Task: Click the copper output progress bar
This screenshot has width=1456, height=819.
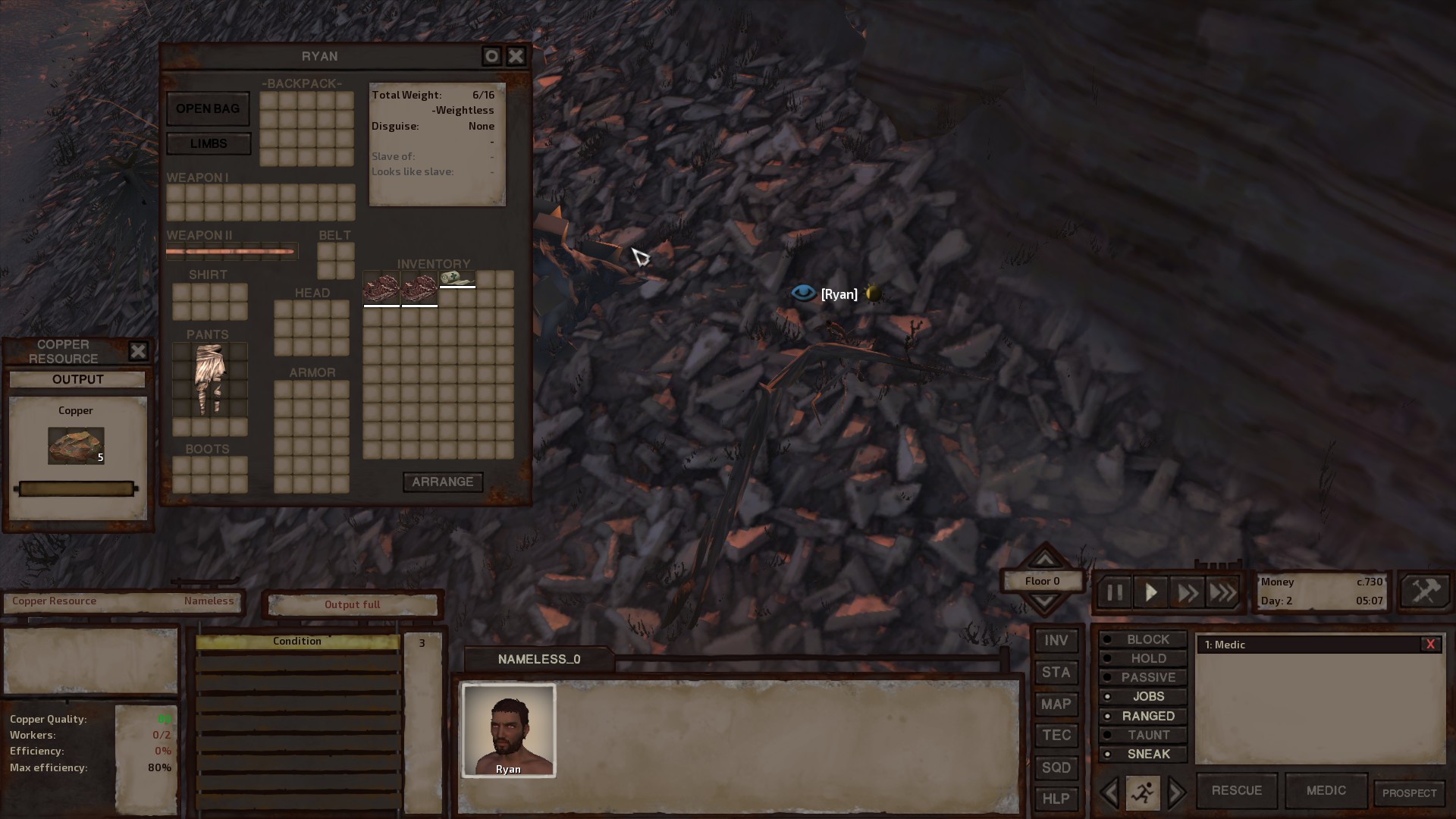Action: (75, 489)
